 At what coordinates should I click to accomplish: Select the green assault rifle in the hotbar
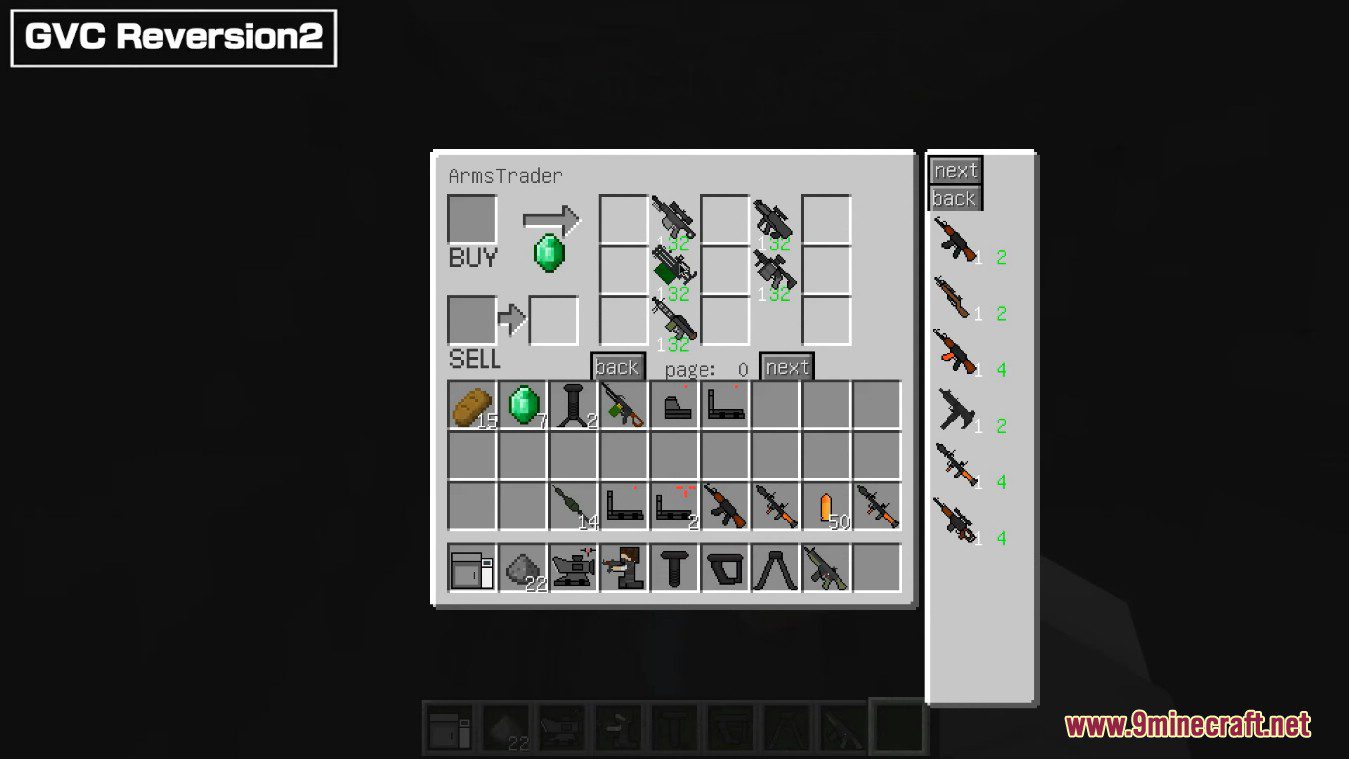click(x=828, y=568)
